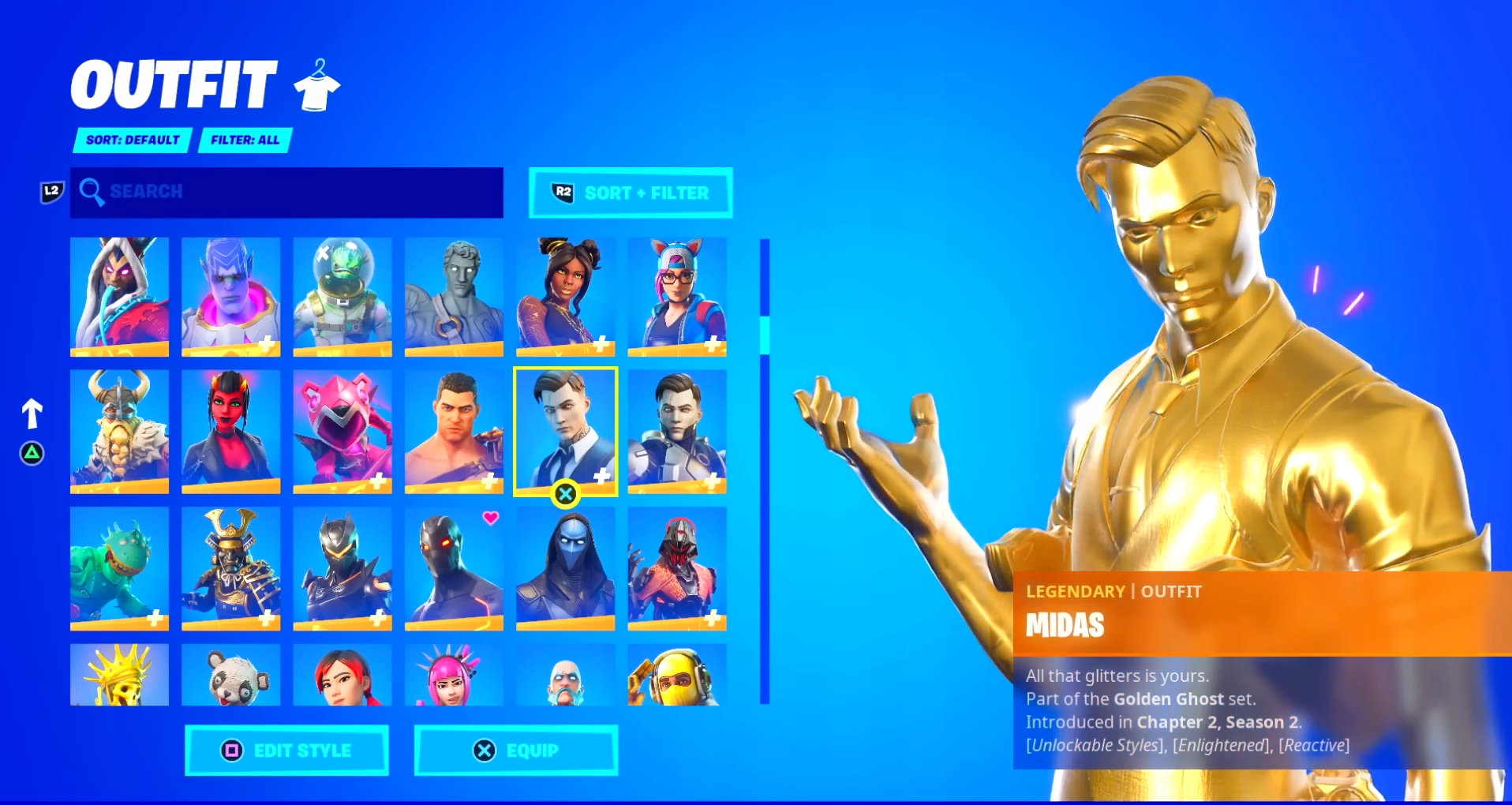This screenshot has width=1512, height=805.
Task: Click the X button icon below the selected Midas
Action: pyautogui.click(x=566, y=494)
